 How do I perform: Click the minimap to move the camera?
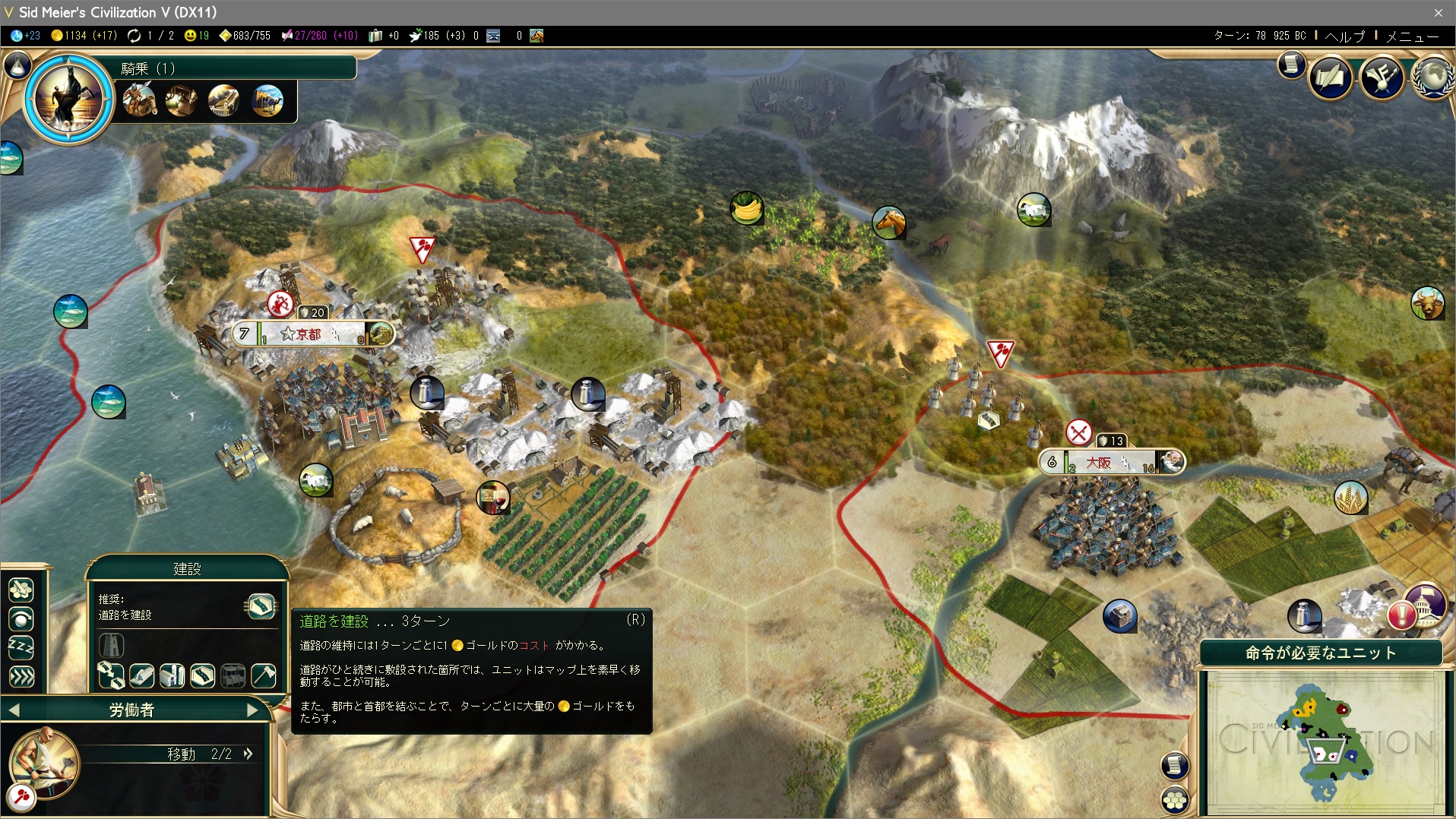click(1325, 740)
